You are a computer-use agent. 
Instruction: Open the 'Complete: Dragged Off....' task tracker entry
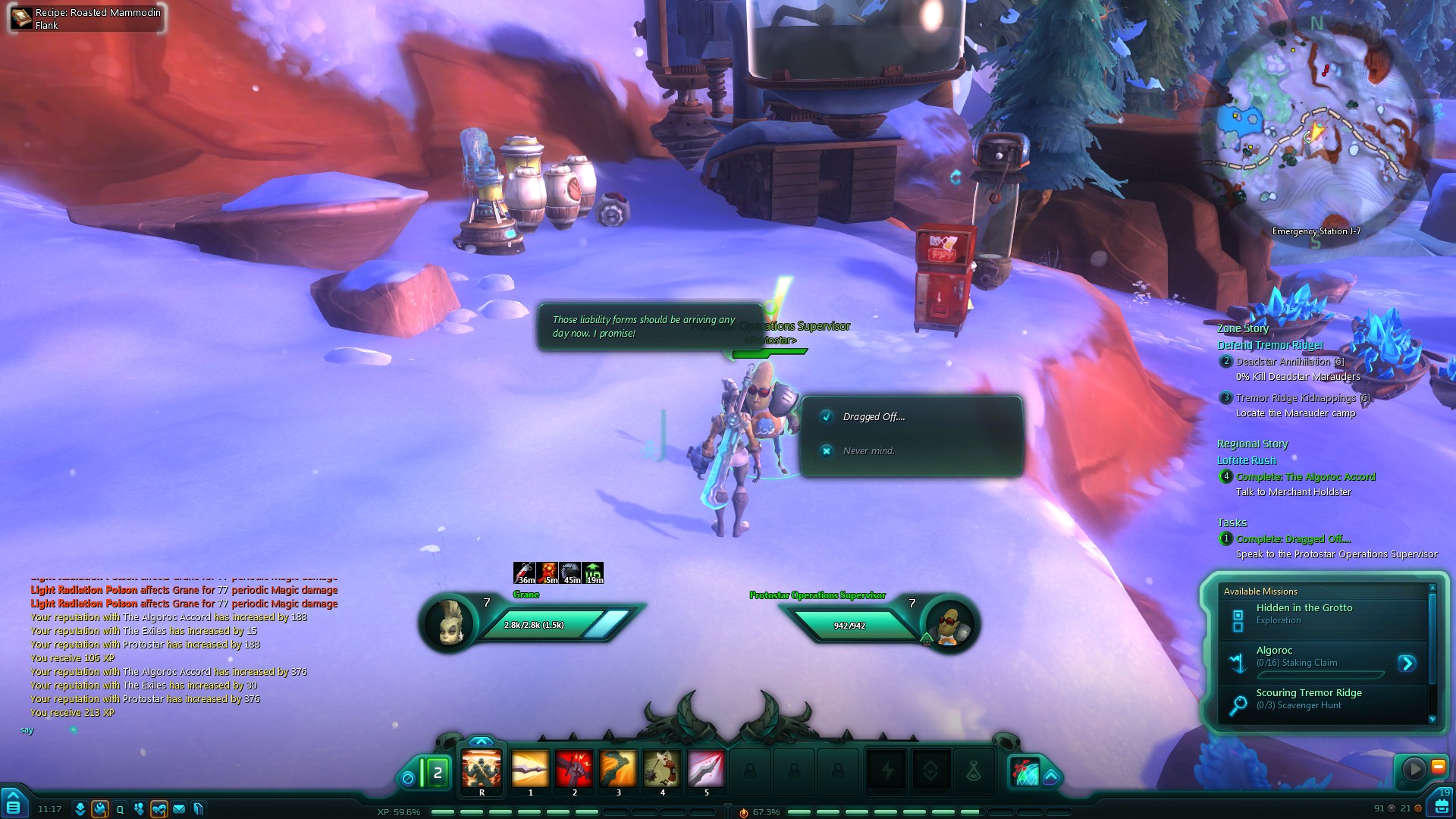(x=1293, y=539)
